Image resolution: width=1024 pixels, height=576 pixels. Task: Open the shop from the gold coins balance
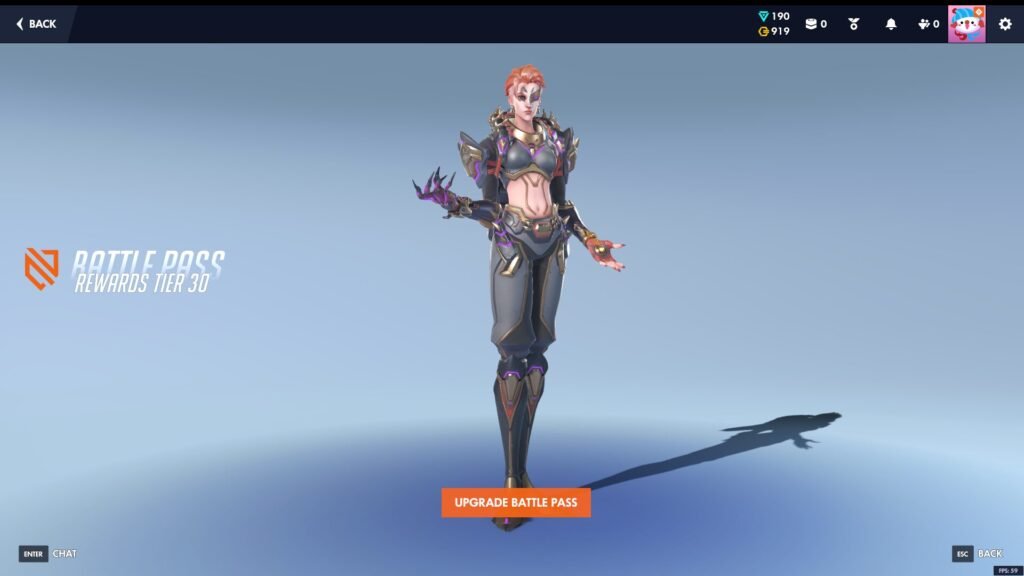774,32
